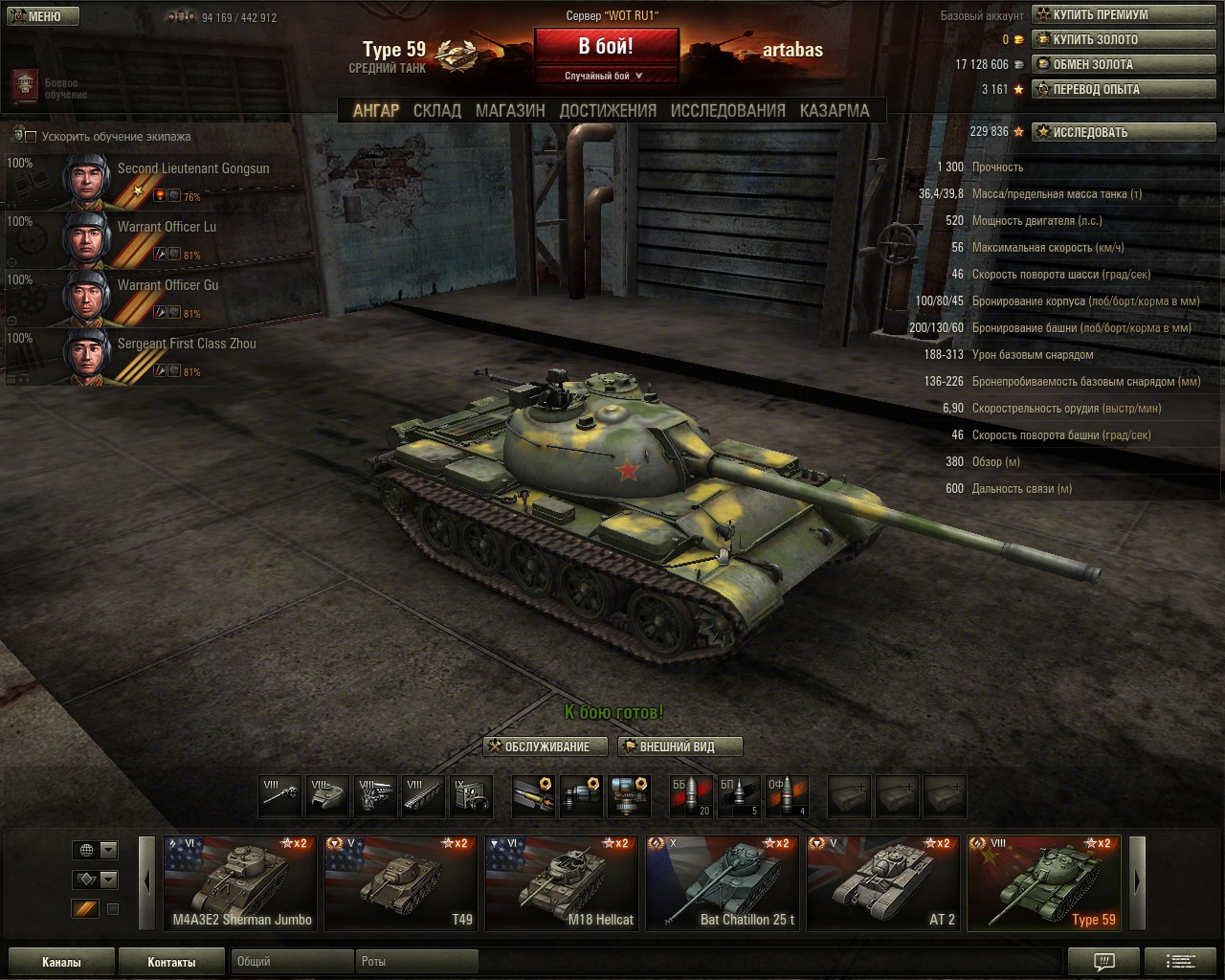Viewport: 1225px width, 980px height.
Task: Select the Bat Chatillon 25 t tank
Action: point(723,882)
